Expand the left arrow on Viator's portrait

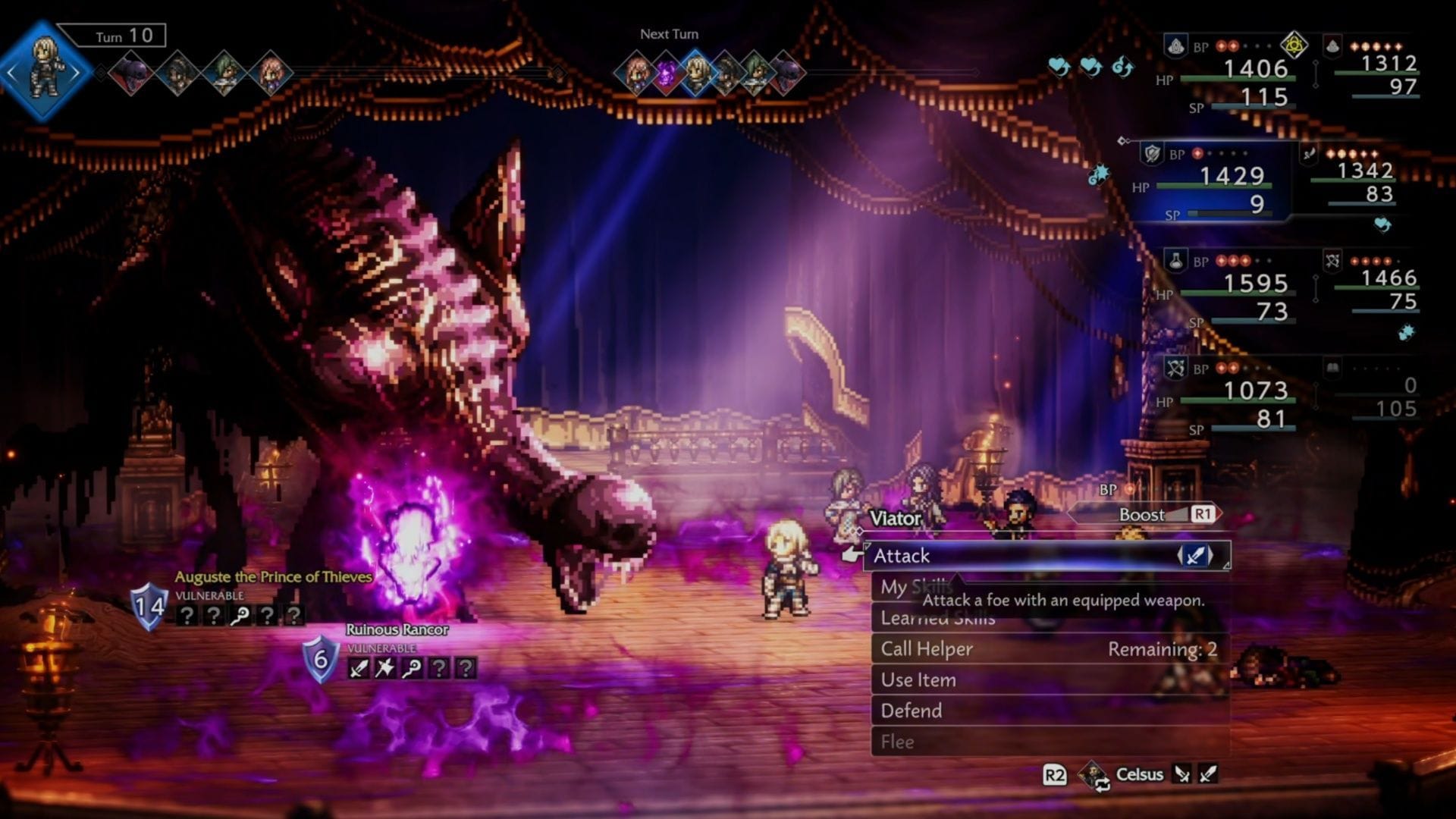click(x=12, y=72)
